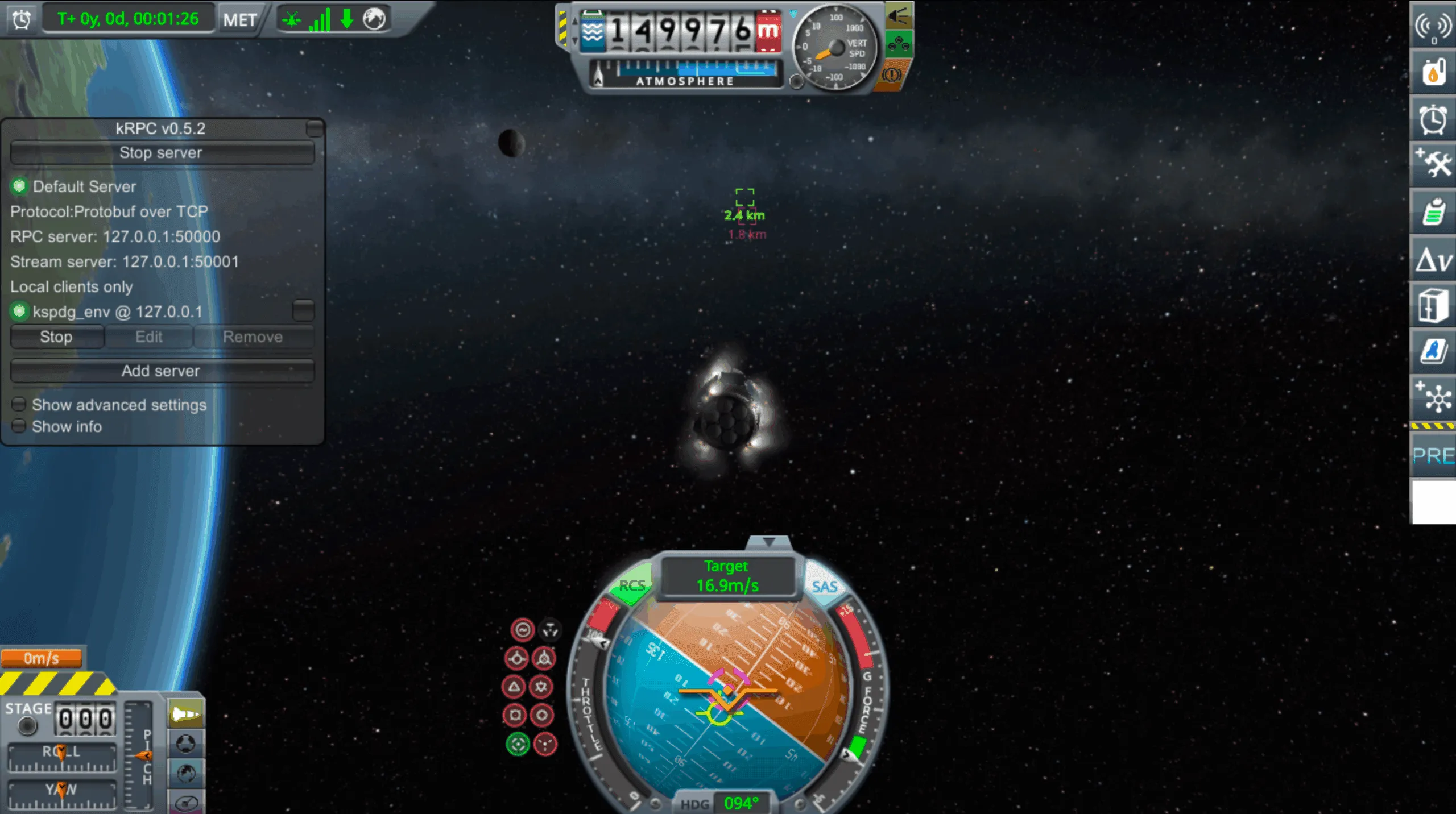Select the stability assist SAS mode
Image resolution: width=1456 pixels, height=814 pixels.
pyautogui.click(x=522, y=630)
